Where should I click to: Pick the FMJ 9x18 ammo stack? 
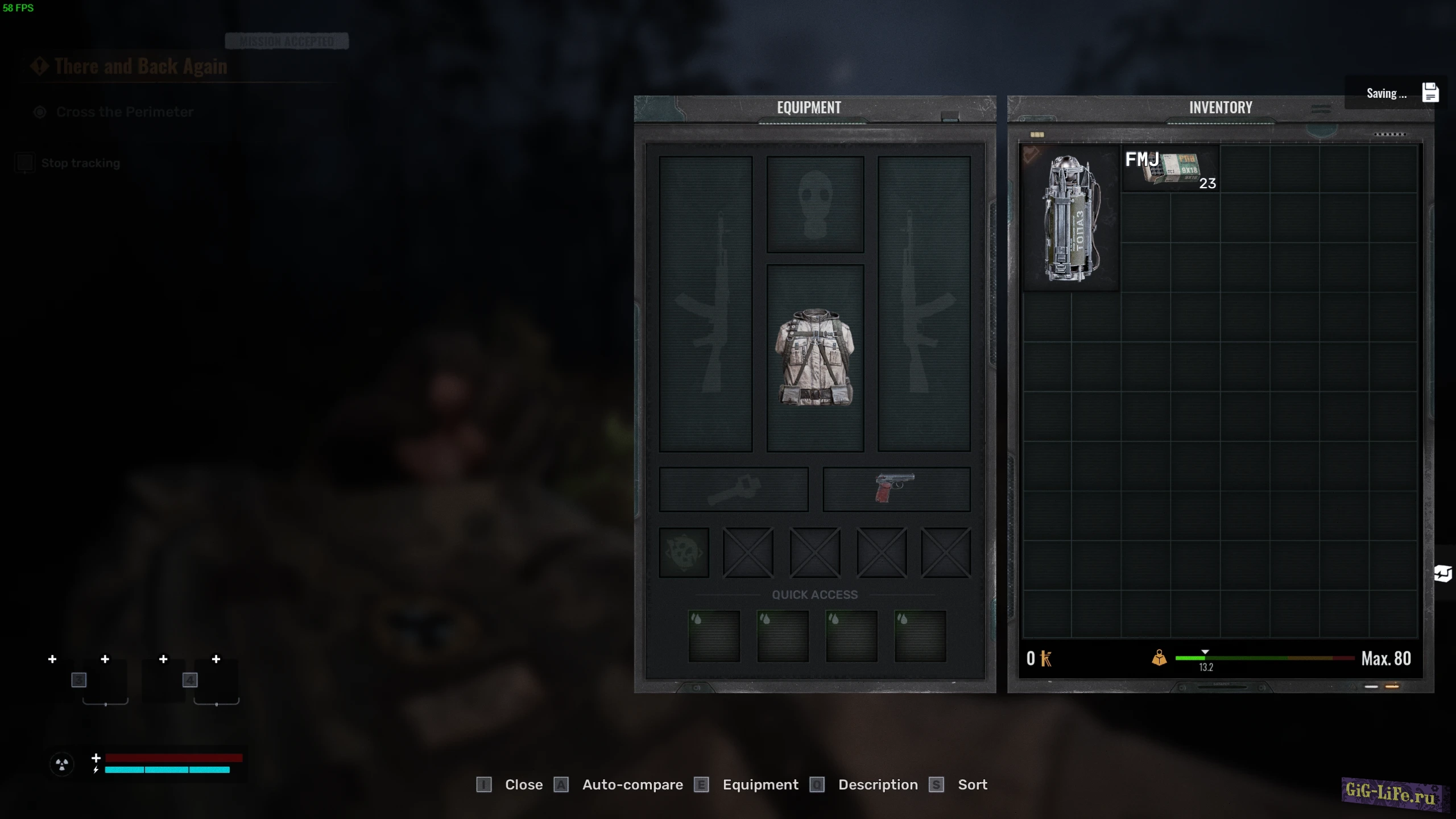point(1170,169)
